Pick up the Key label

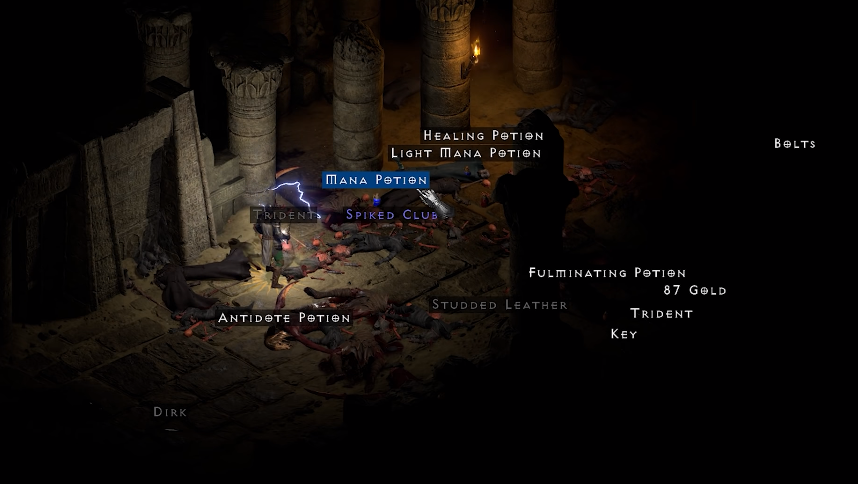(x=624, y=334)
